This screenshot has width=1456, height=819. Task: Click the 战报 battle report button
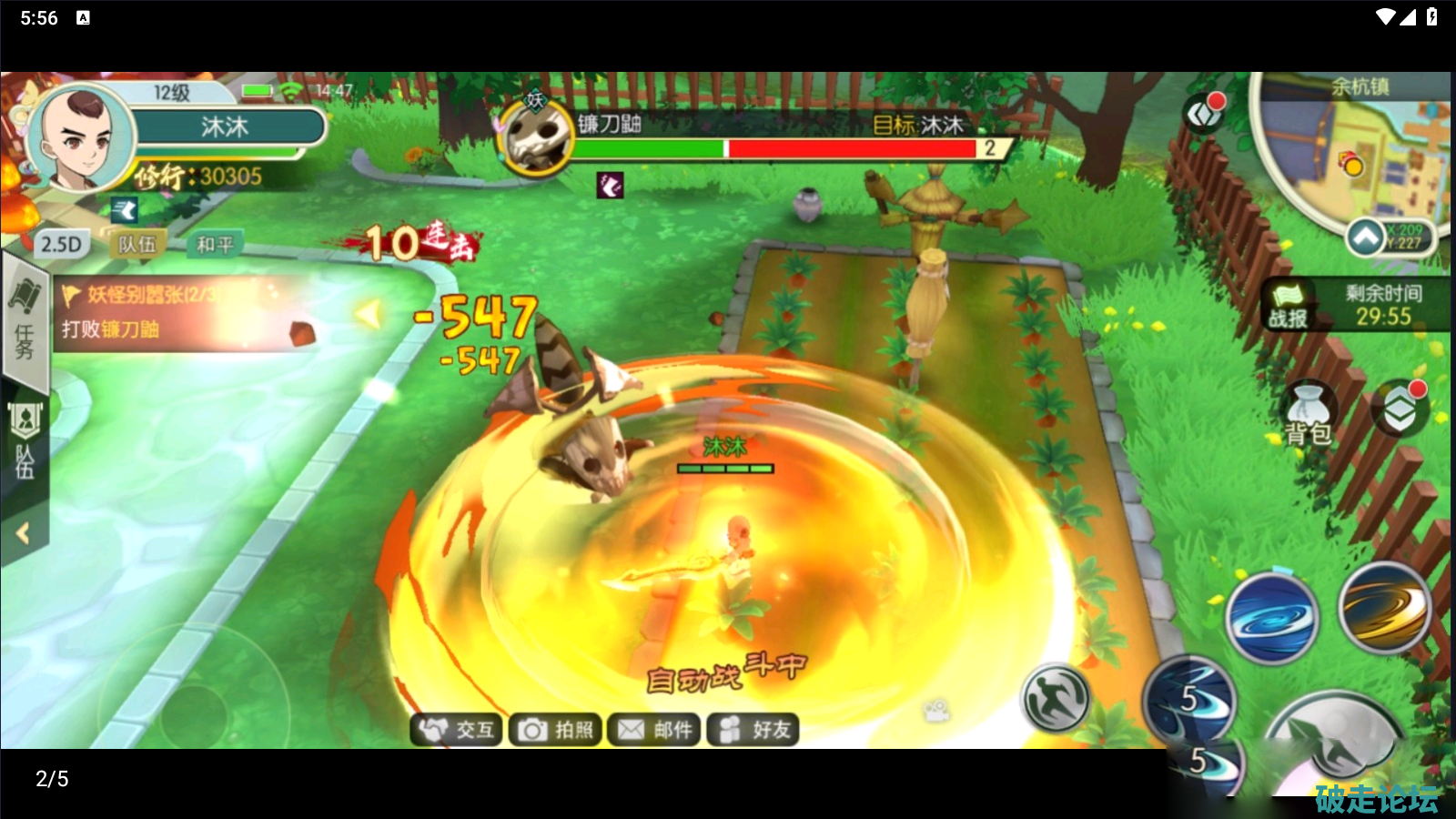point(1288,307)
